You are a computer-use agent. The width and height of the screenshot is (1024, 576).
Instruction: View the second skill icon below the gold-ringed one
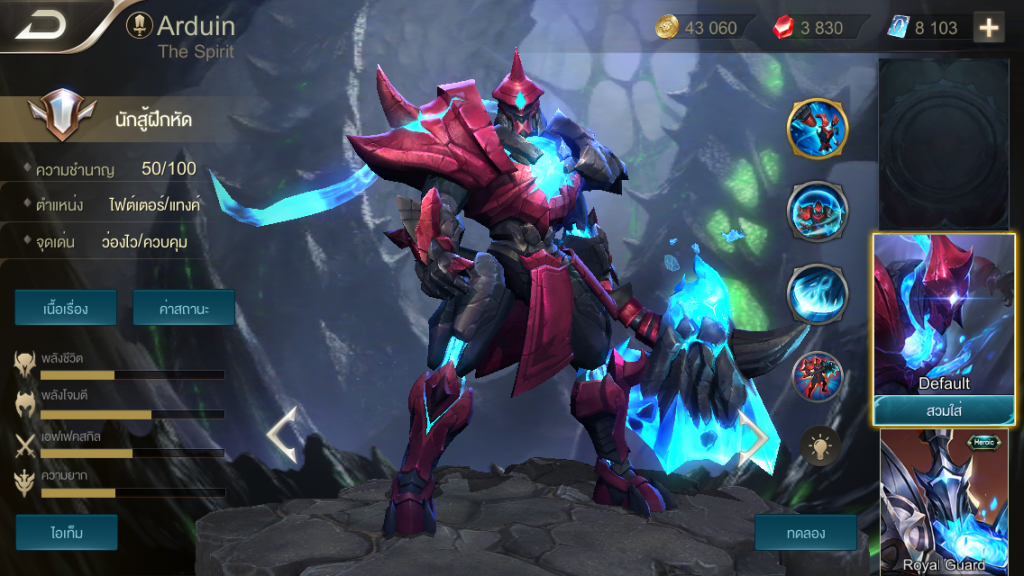[x=817, y=210]
